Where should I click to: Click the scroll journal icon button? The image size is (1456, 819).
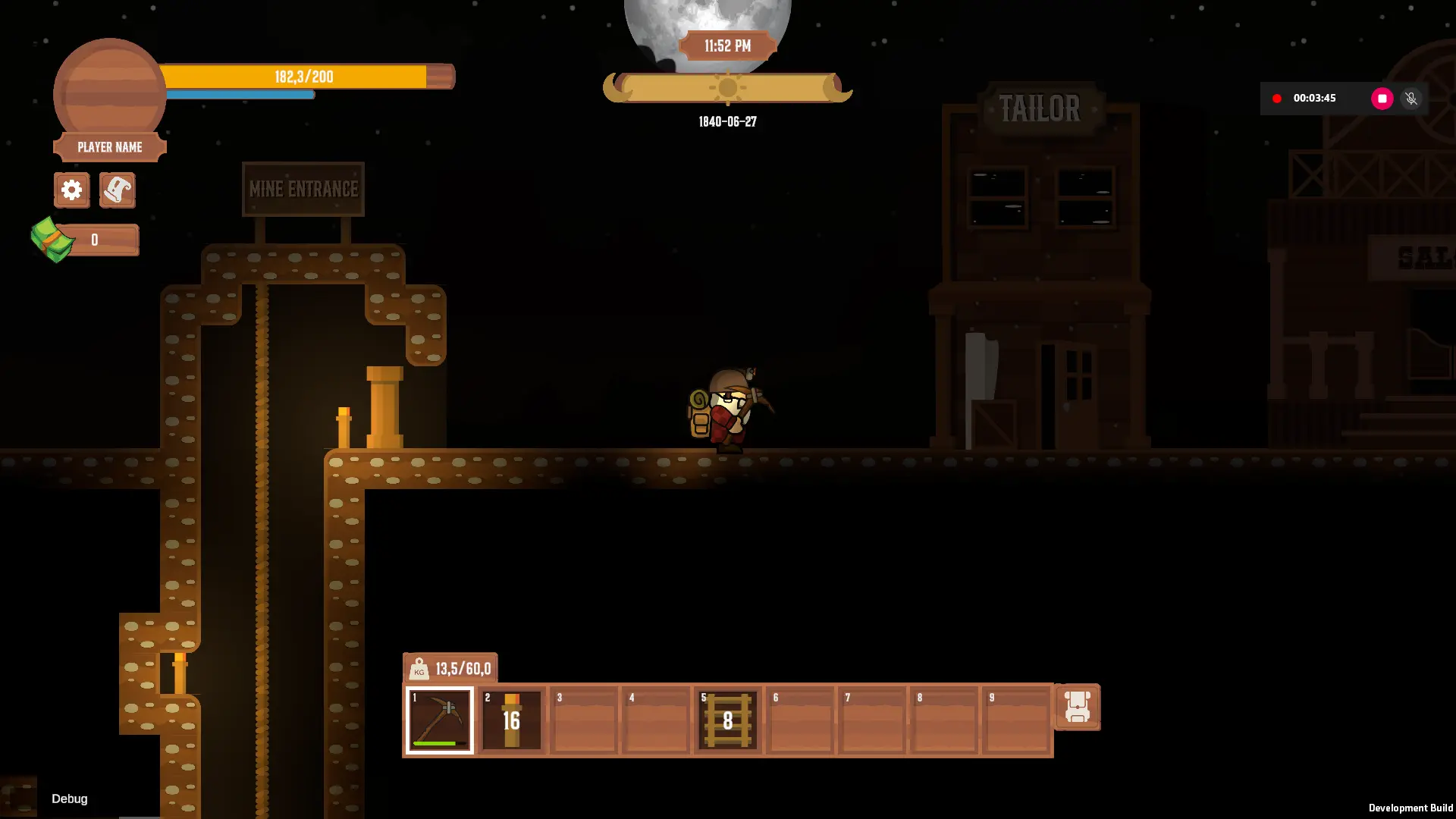[x=118, y=190]
